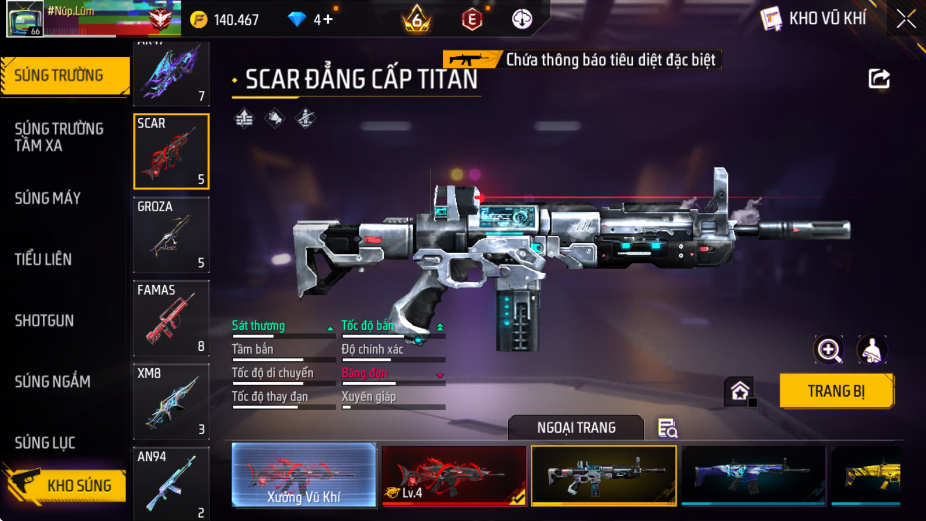Select the XM8 weapon tile
926x521 pixels.
pyautogui.click(x=171, y=402)
